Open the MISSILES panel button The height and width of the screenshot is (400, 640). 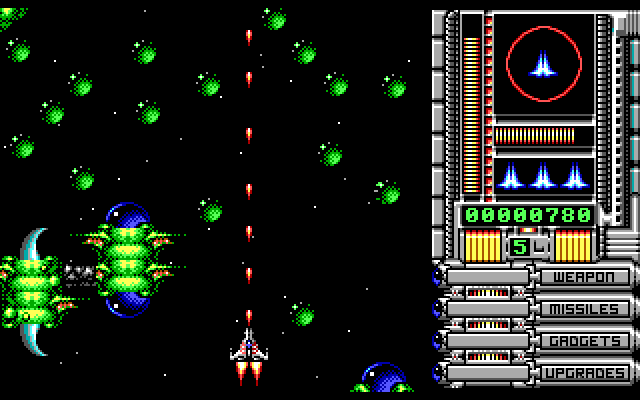coord(586,309)
